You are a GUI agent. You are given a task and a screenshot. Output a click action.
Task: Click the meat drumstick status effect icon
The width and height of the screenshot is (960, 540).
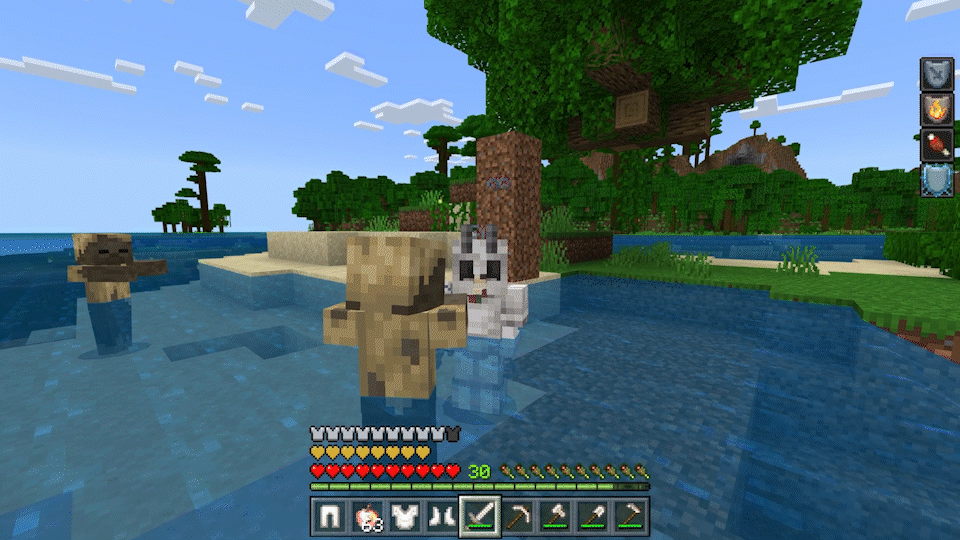[x=936, y=143]
